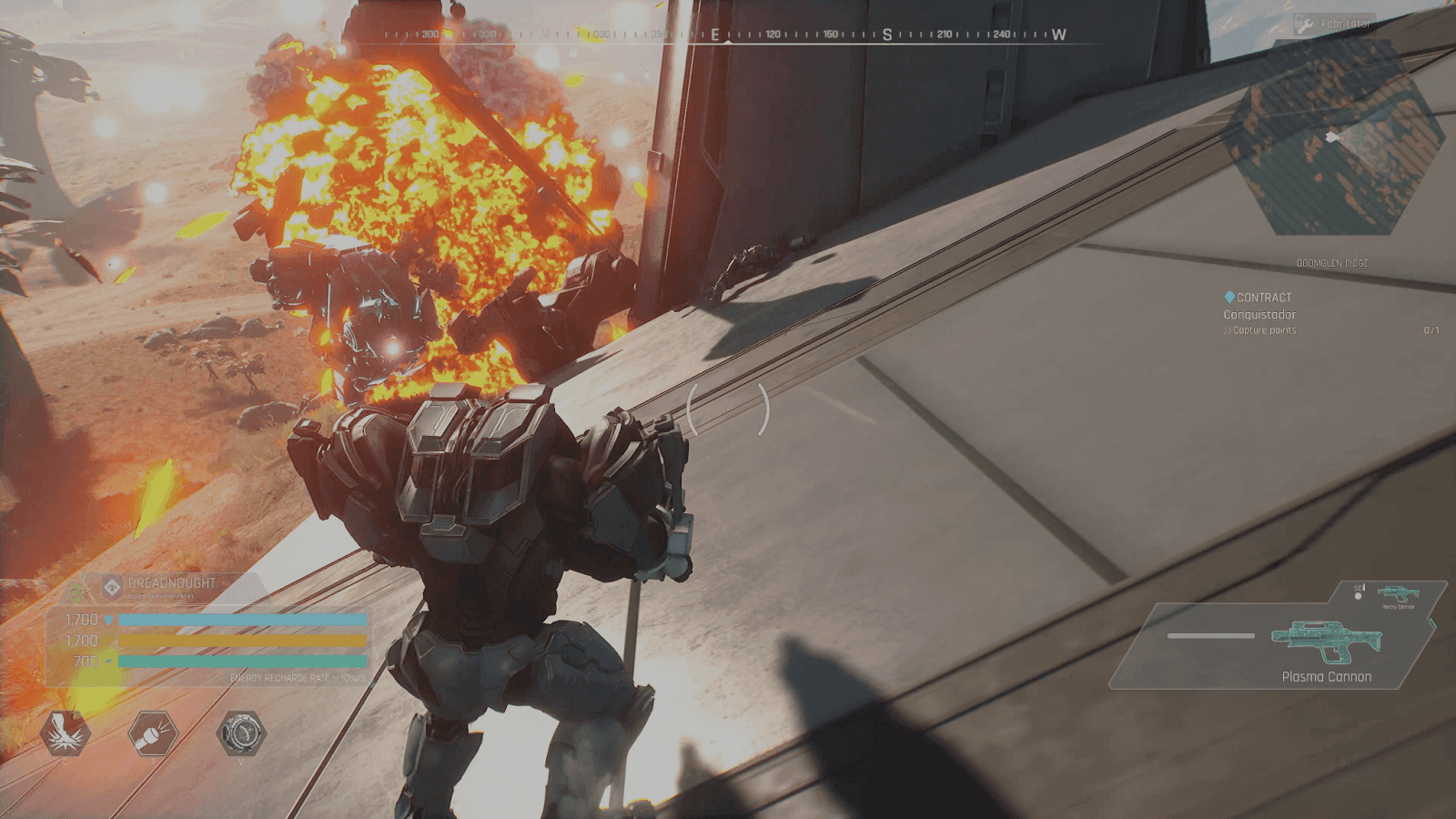Select the equipped Plasma Cannon weapon

click(1324, 643)
